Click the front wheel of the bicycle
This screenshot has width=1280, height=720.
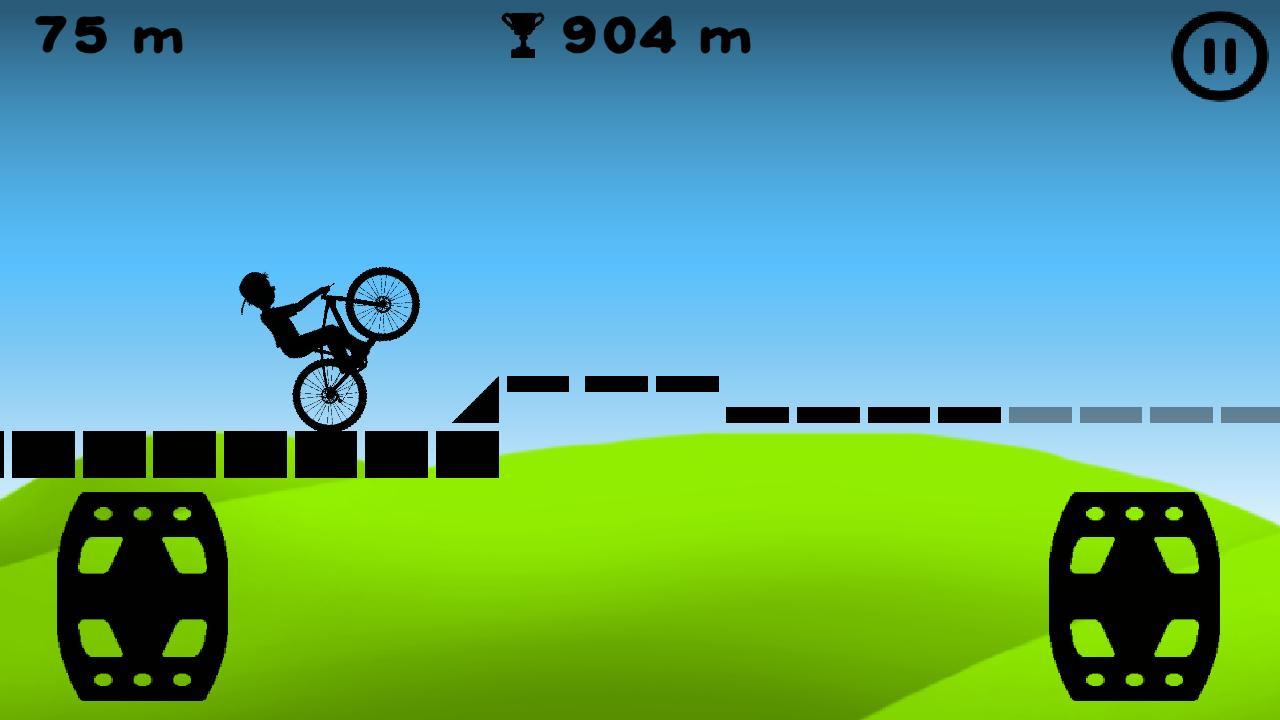(x=382, y=304)
